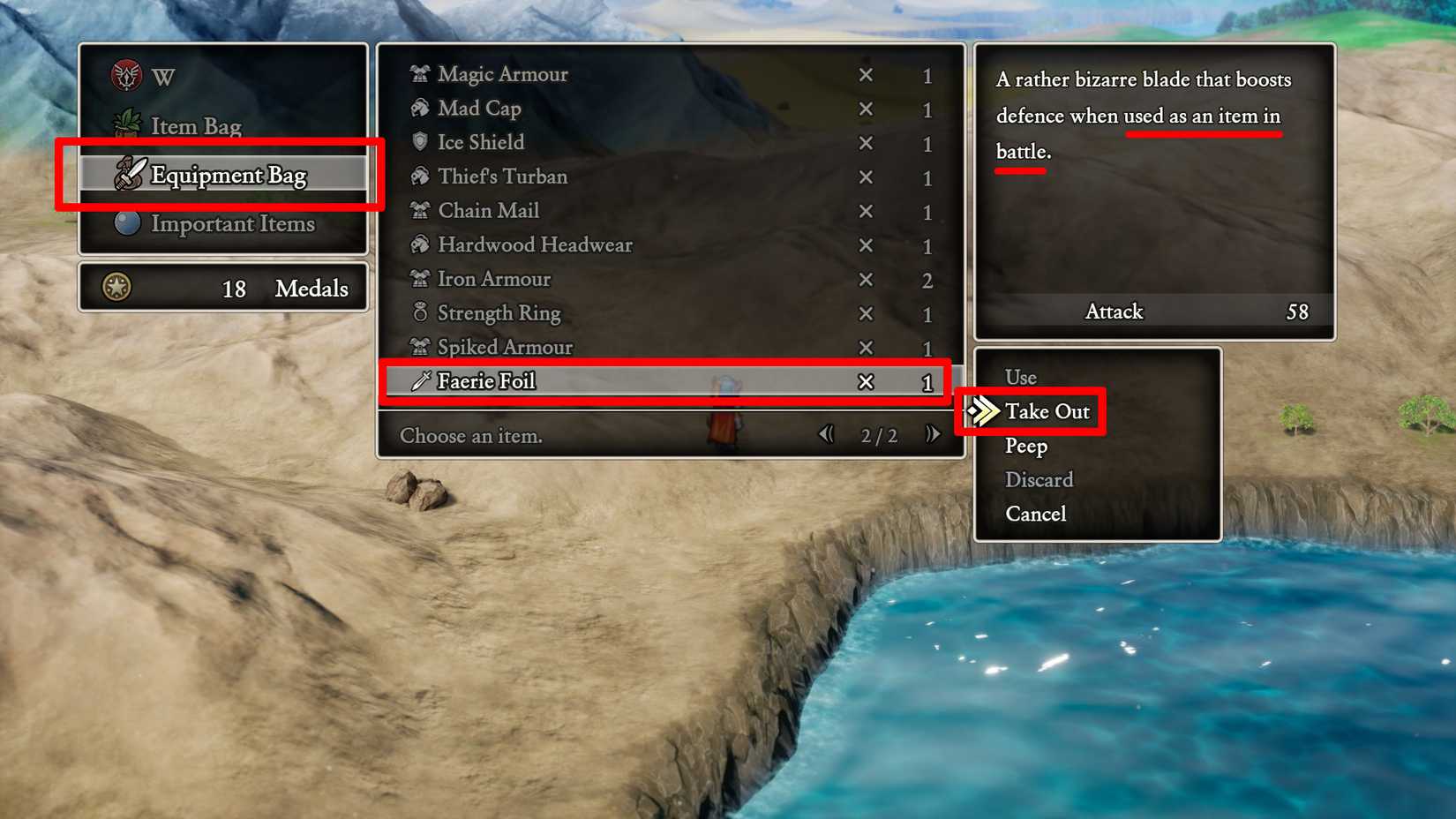Select the Spiked Armour entry
1456x819 pixels.
(x=505, y=348)
